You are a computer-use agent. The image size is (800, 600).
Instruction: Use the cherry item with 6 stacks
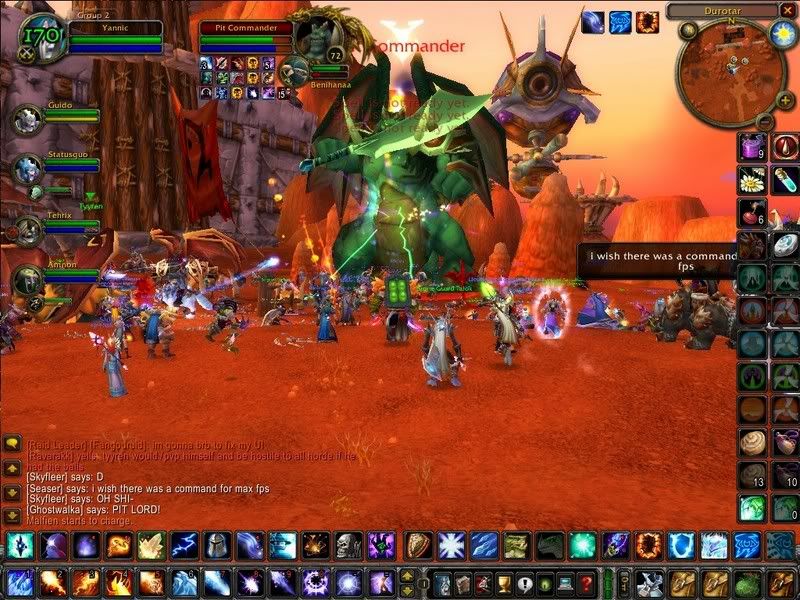752,213
